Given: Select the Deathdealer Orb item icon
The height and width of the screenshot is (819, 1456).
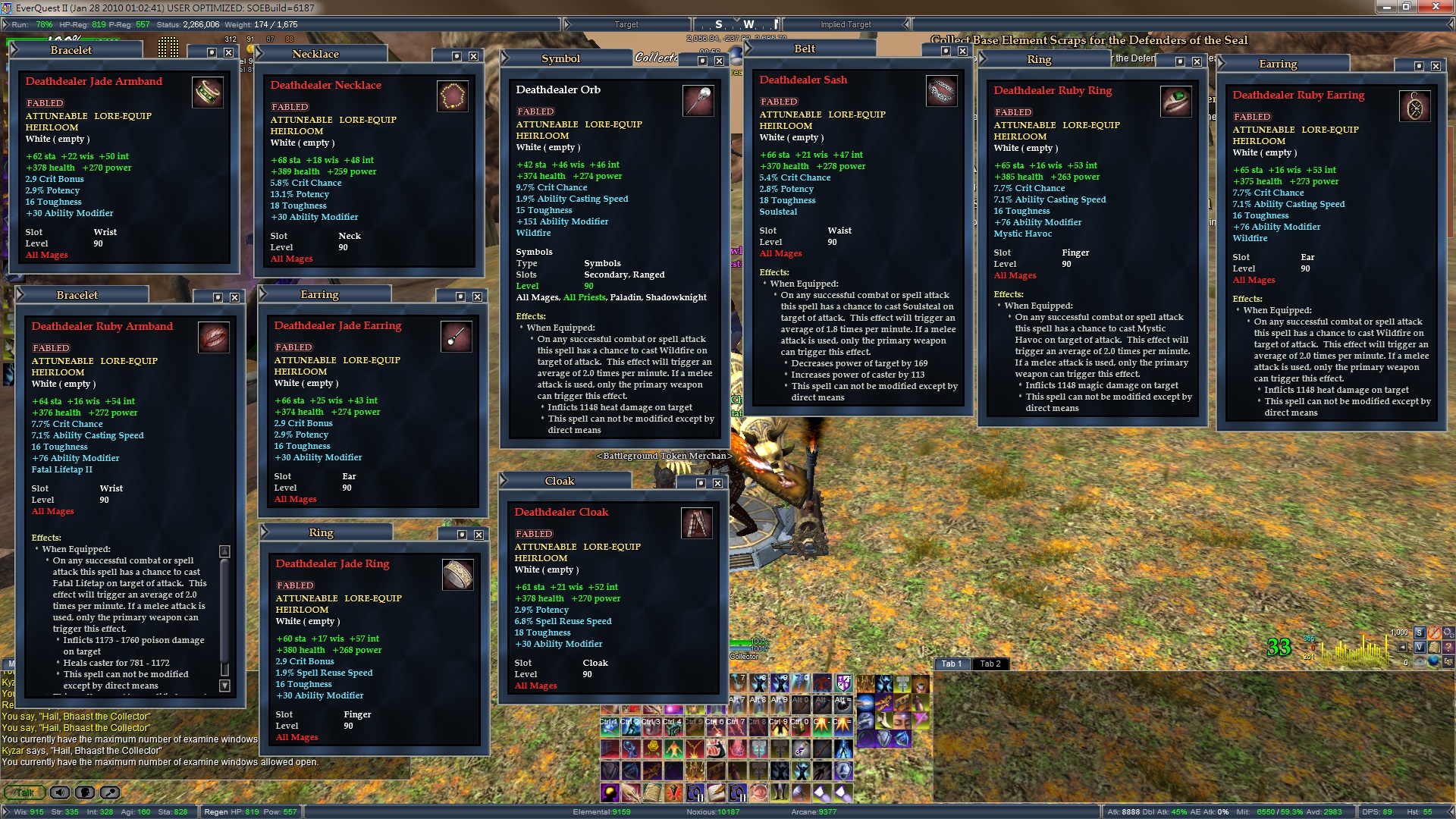Looking at the screenshot, I should (698, 101).
